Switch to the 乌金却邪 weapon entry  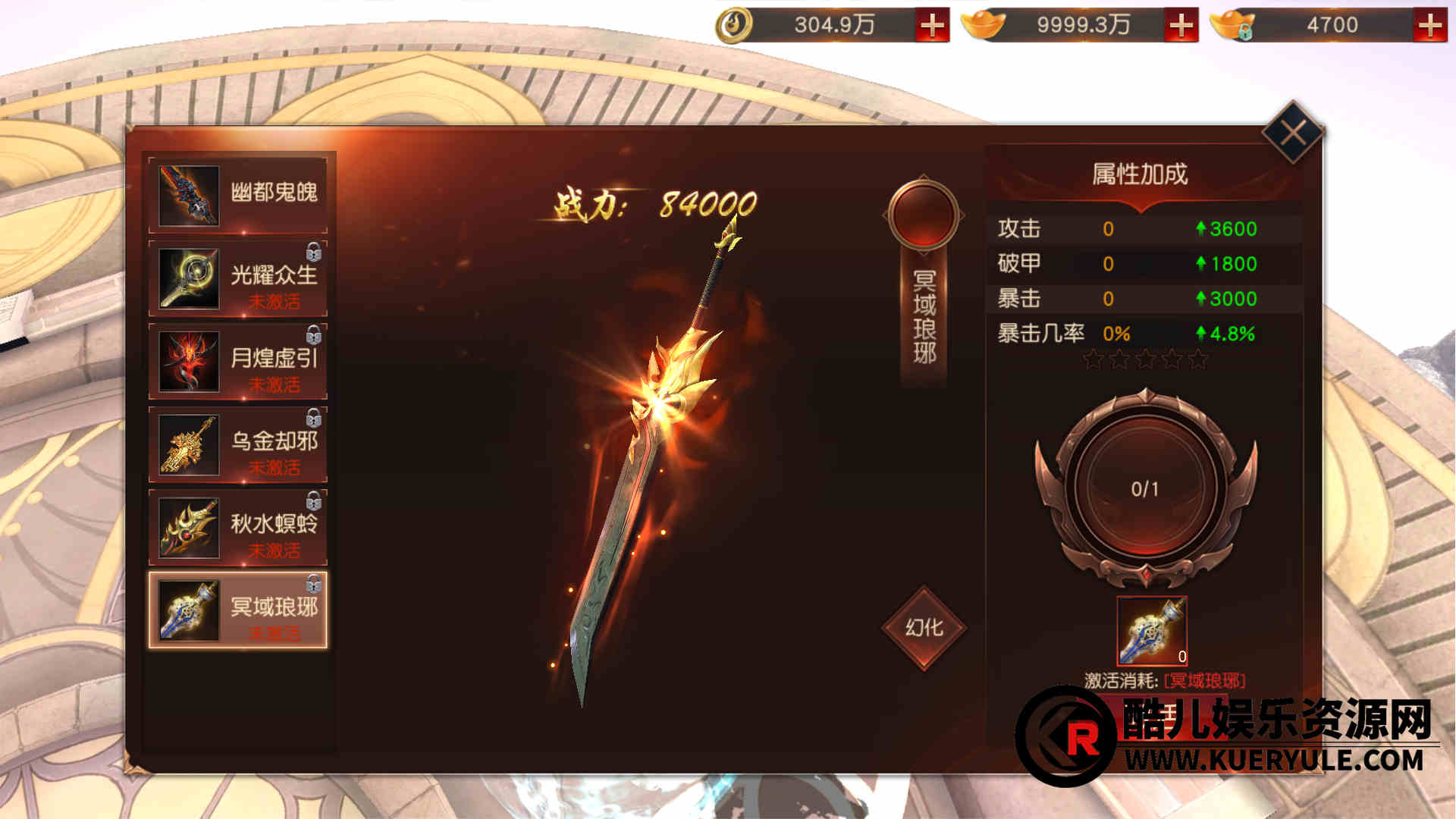(238, 444)
